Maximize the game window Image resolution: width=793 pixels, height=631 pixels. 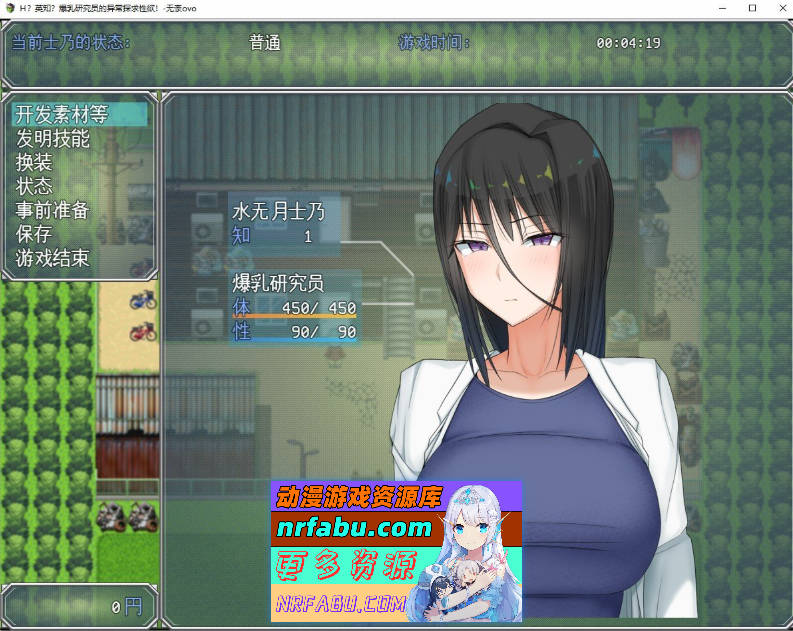(752, 8)
